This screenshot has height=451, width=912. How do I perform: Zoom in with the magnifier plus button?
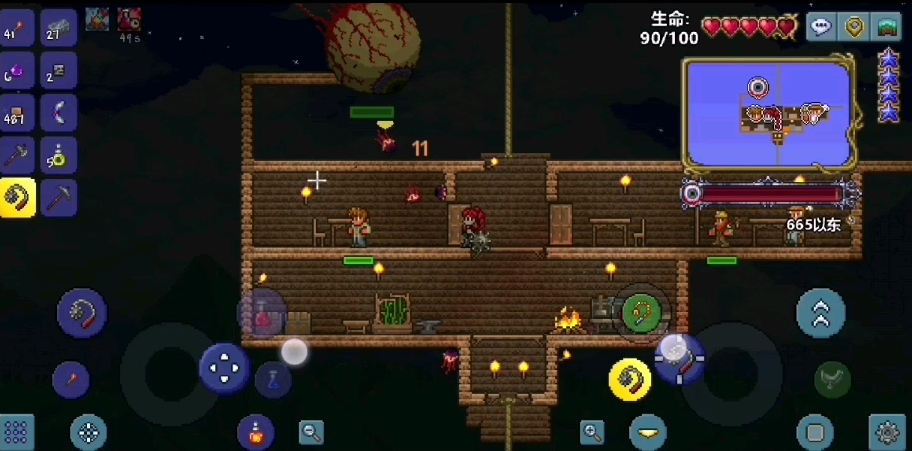(x=592, y=432)
